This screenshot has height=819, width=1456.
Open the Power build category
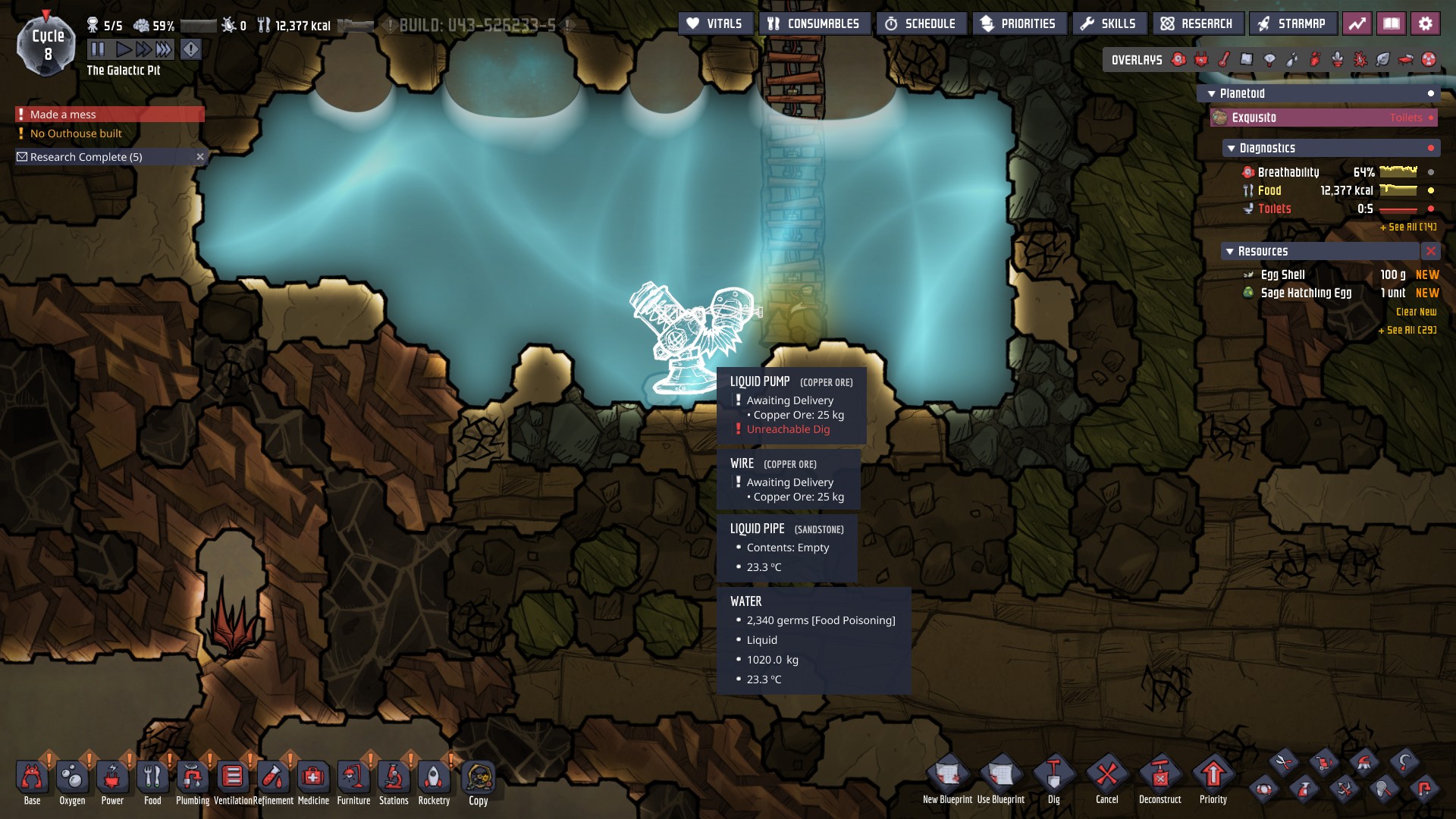112,778
